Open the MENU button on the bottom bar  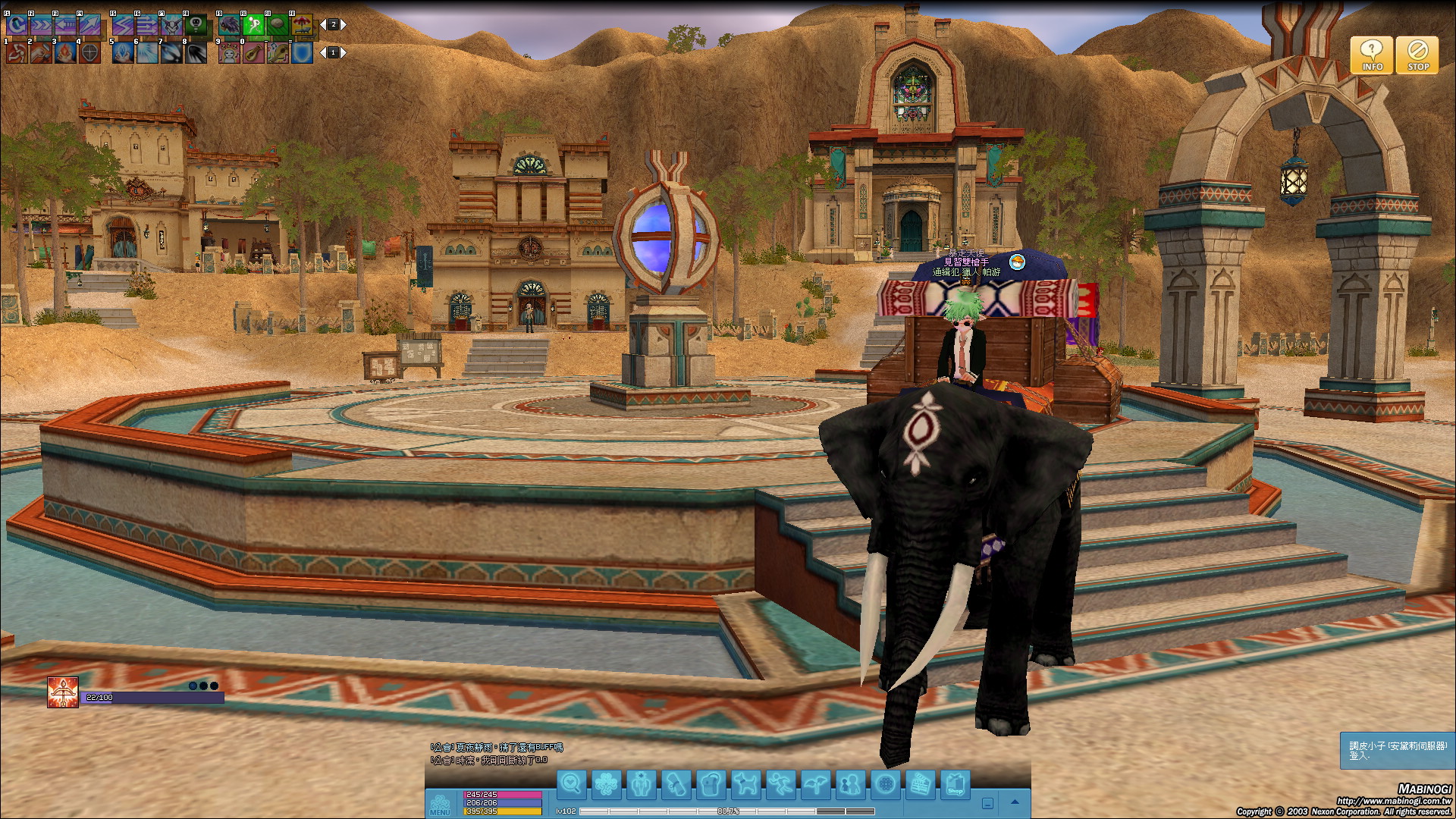click(x=440, y=804)
